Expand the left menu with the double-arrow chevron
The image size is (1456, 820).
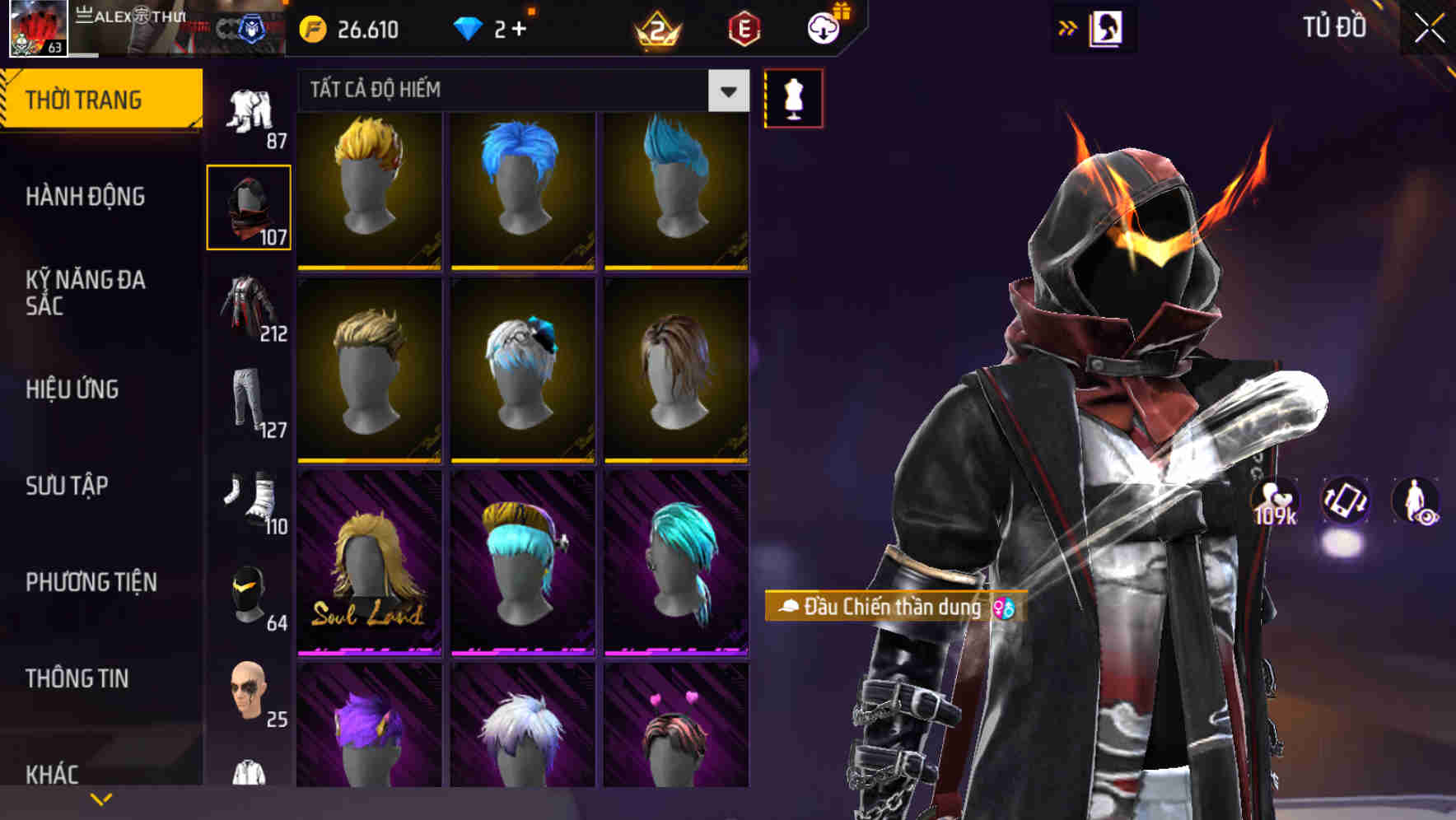(x=1066, y=27)
